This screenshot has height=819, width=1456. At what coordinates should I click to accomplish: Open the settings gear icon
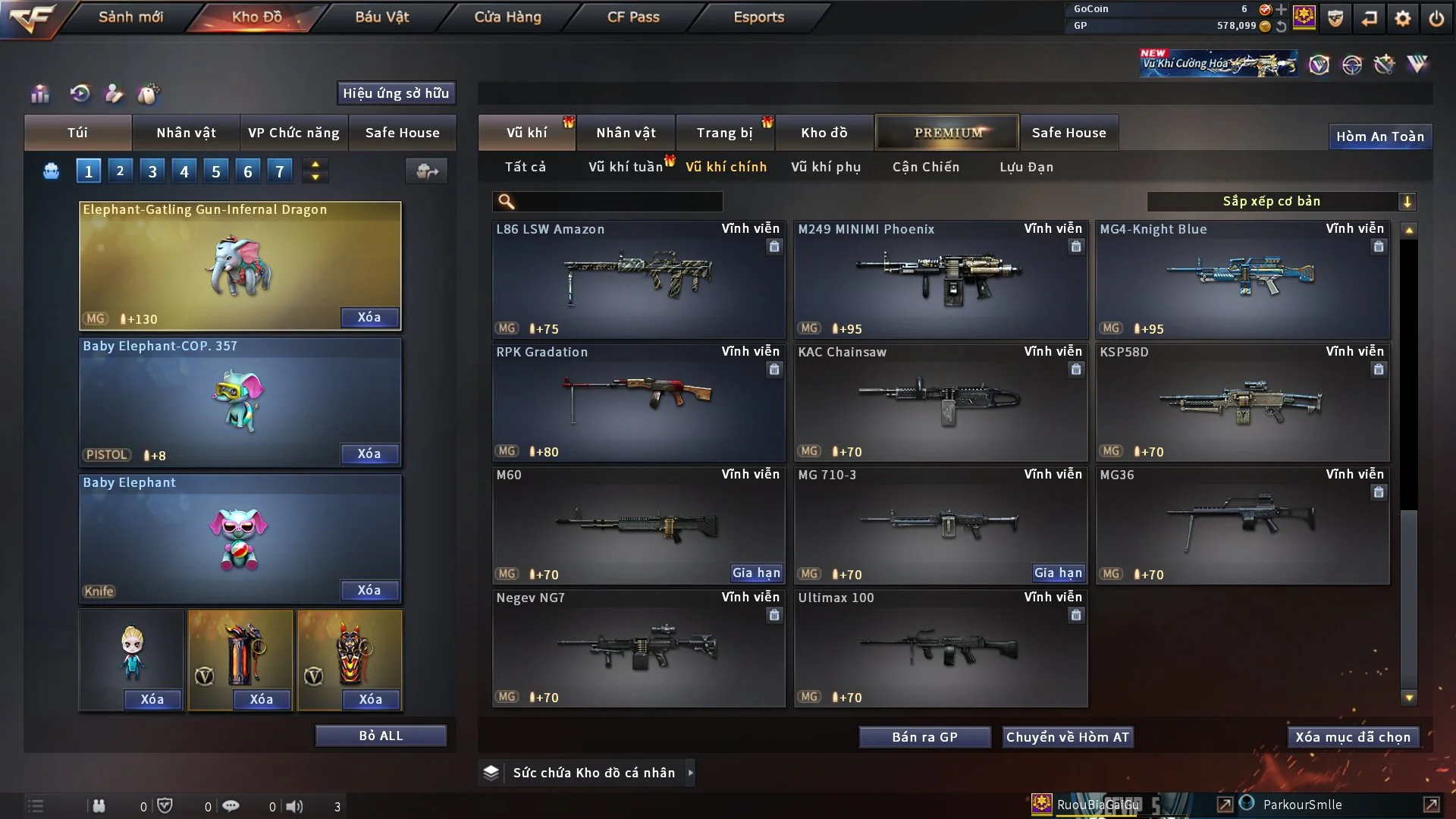1403,18
